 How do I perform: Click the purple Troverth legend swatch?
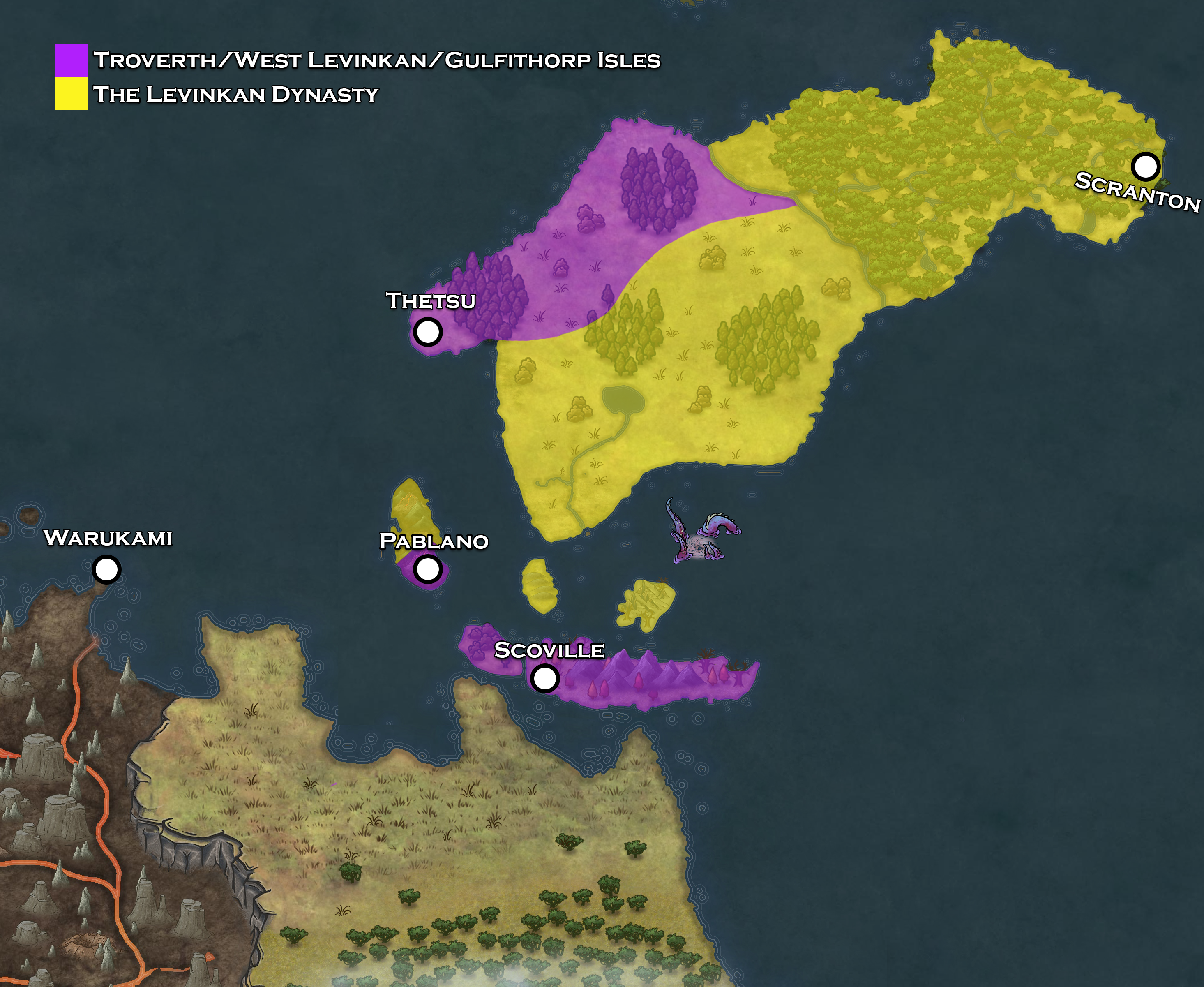72,60
